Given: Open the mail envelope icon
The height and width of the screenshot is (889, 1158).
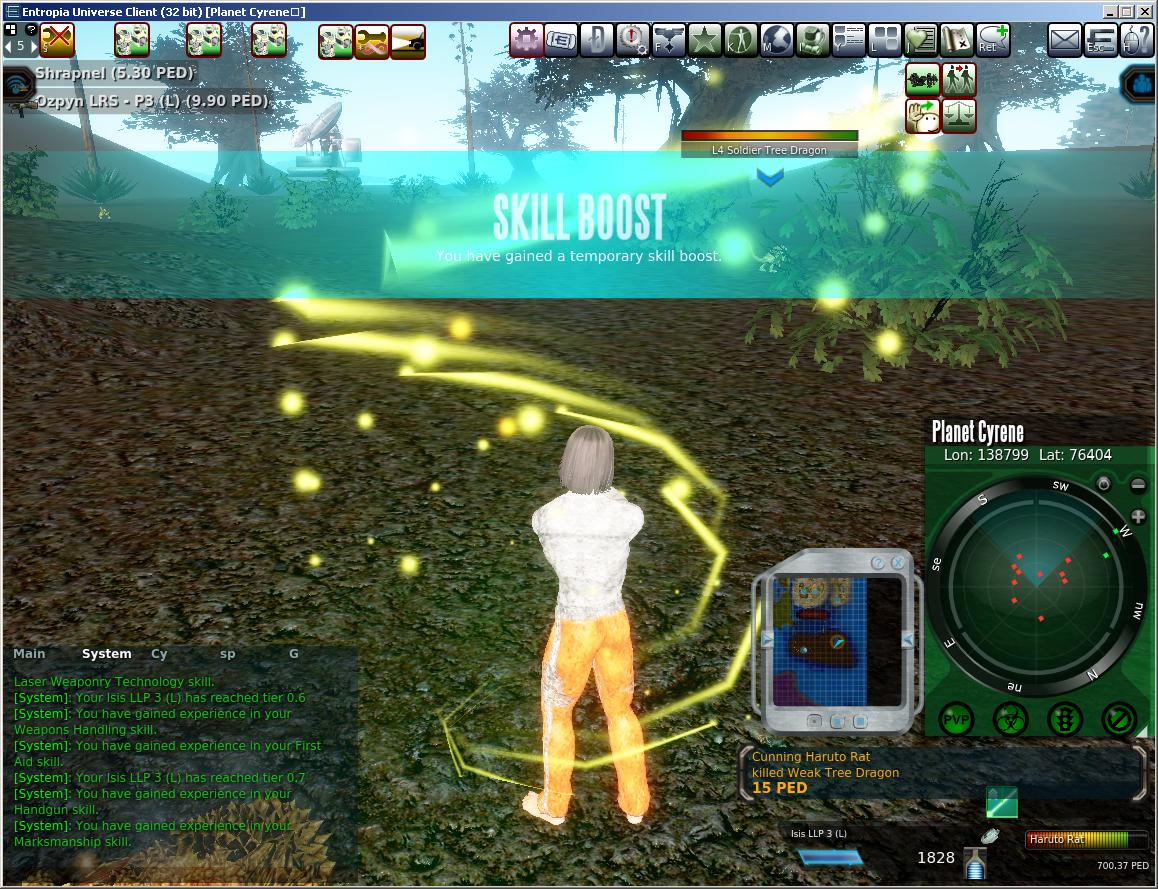Looking at the screenshot, I should tap(1066, 41).
